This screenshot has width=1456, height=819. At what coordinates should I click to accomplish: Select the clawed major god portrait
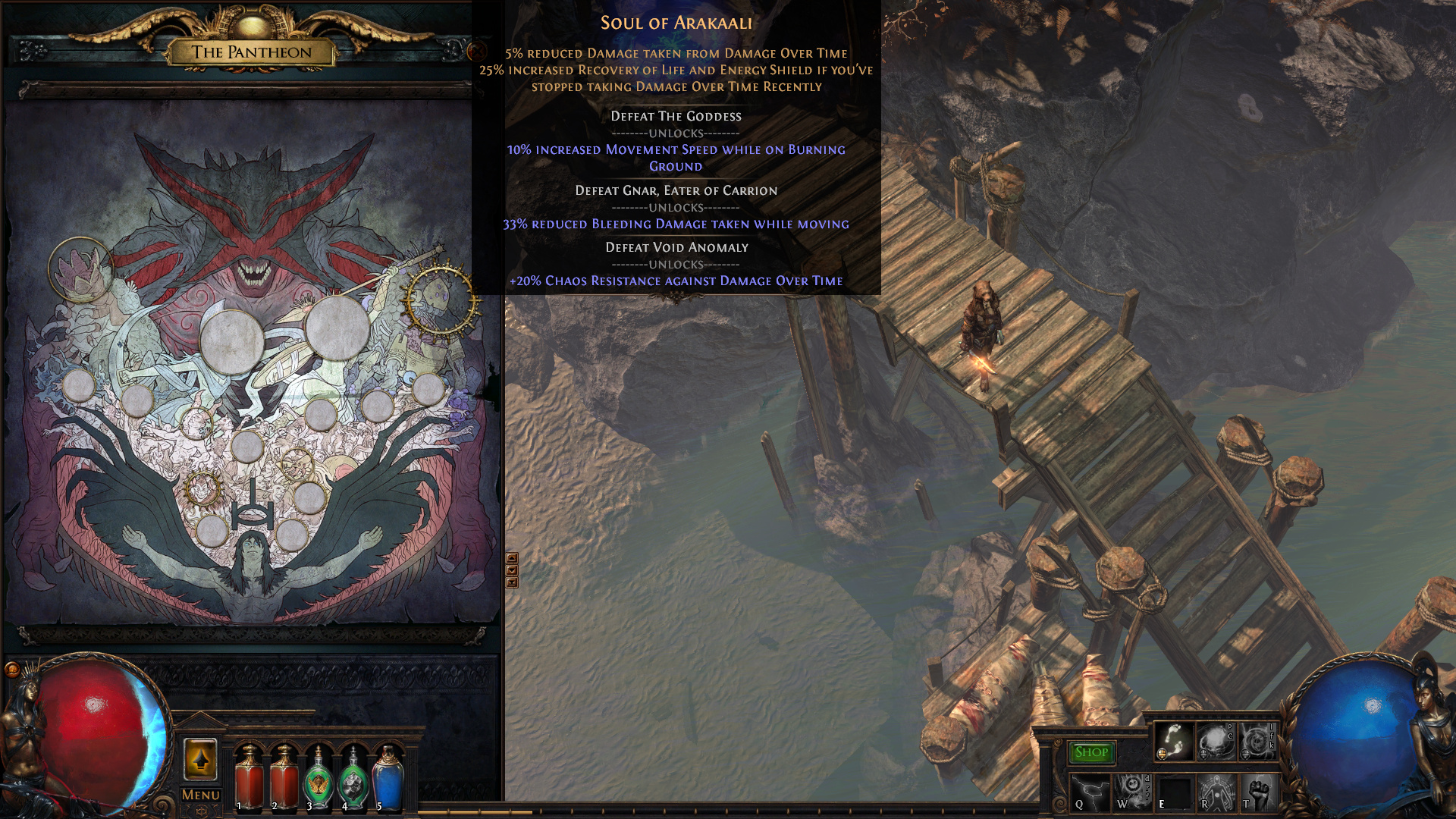pos(80,269)
